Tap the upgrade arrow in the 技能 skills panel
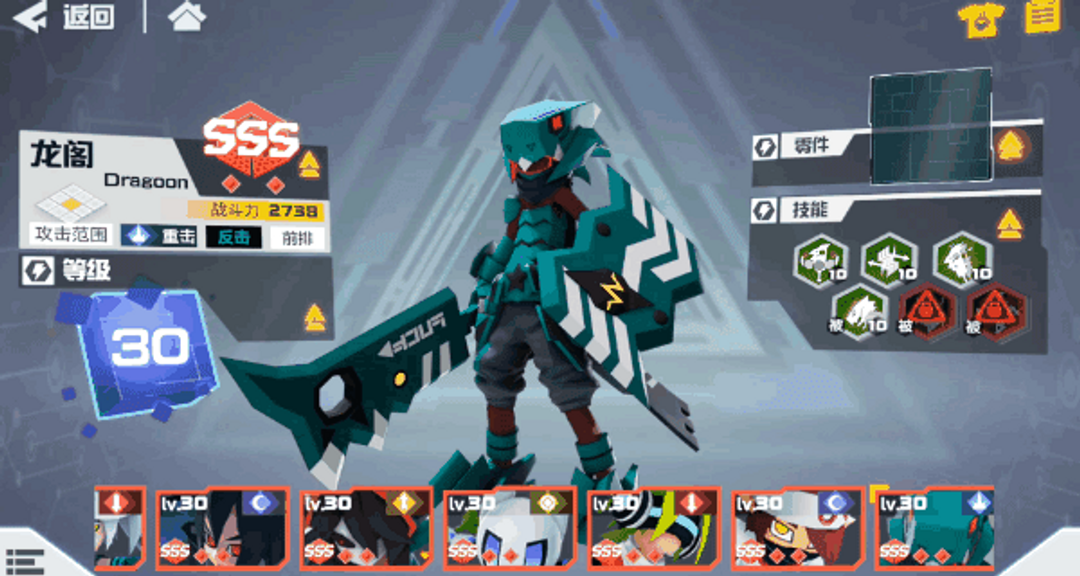The image size is (1080, 576). tap(1009, 223)
